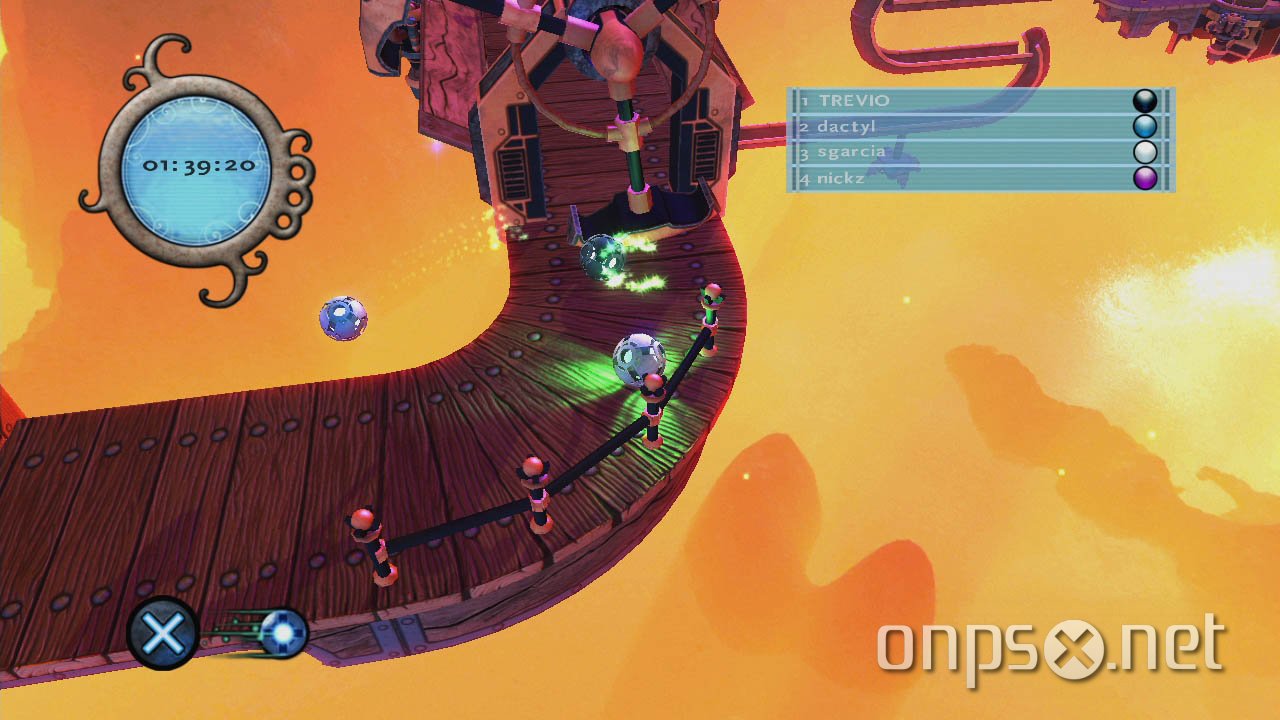Image resolution: width=1280 pixels, height=720 pixels.
Task: Select nickz's row in the player list
Action: pyautogui.click(x=978, y=179)
